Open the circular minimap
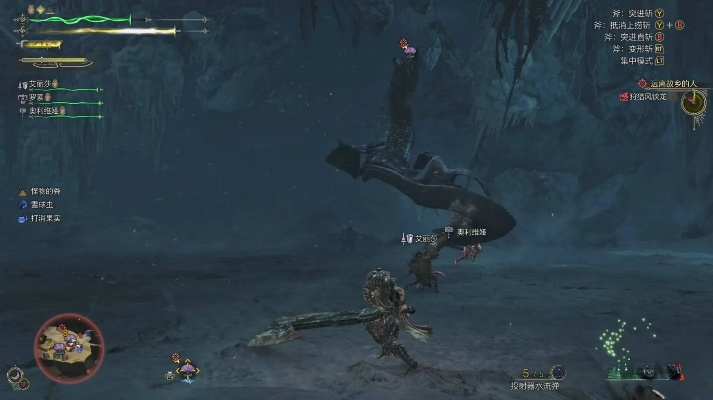 (68, 347)
